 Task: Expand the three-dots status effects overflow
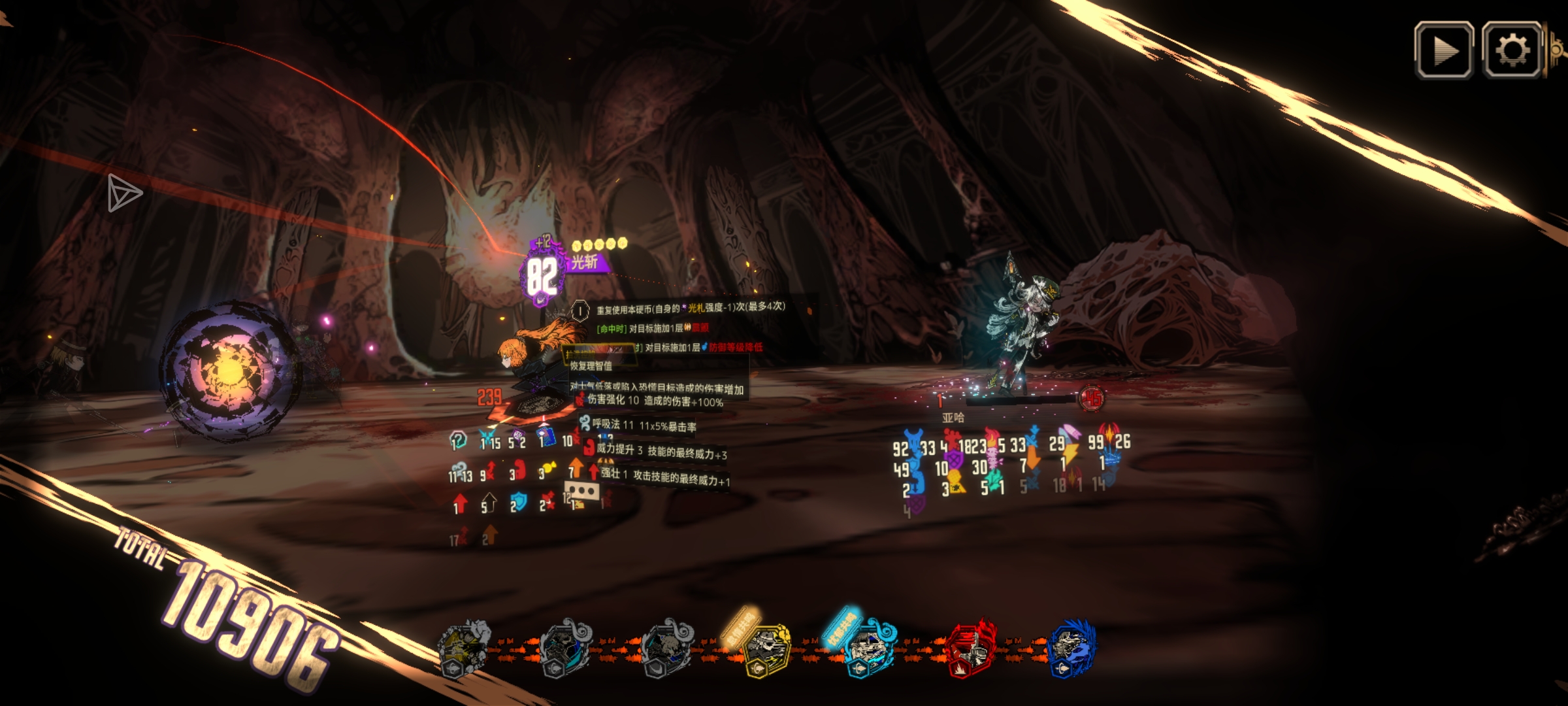click(581, 490)
